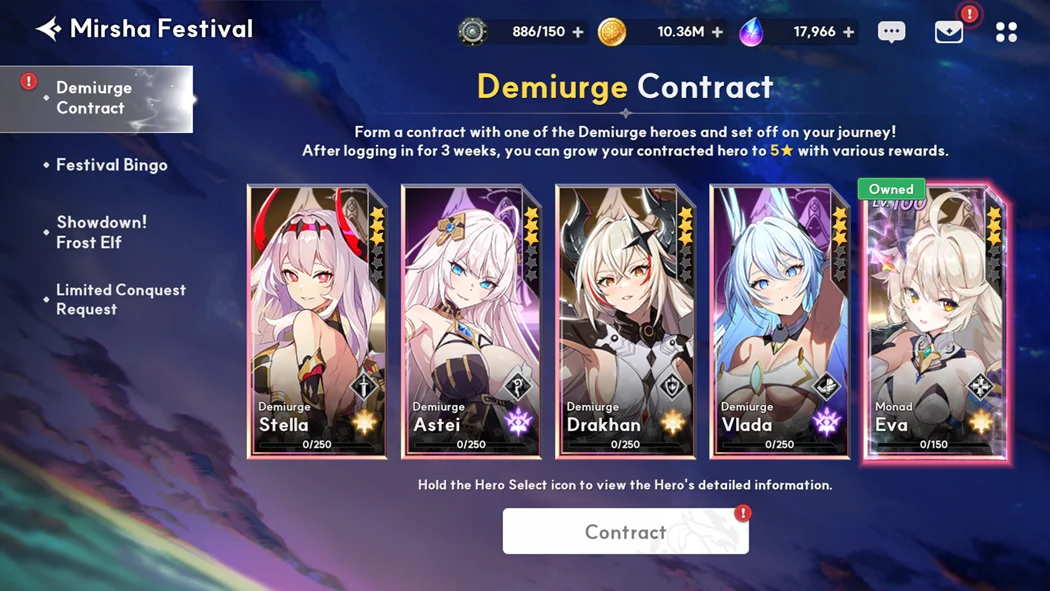Buy more crystals with the plus button
The height and width of the screenshot is (591, 1050).
coord(848,32)
